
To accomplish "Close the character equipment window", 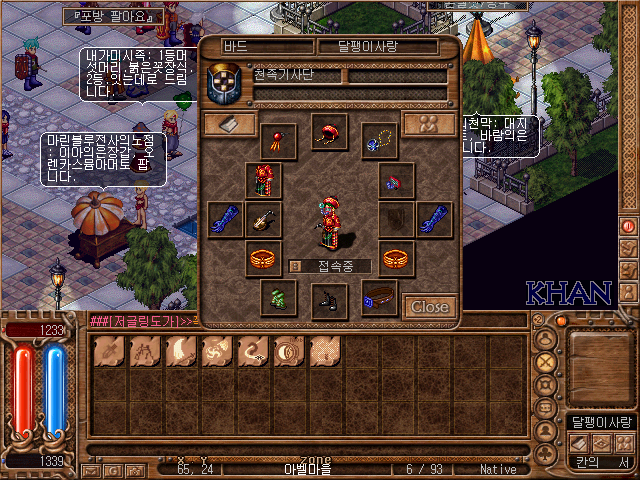I will (x=430, y=307).
